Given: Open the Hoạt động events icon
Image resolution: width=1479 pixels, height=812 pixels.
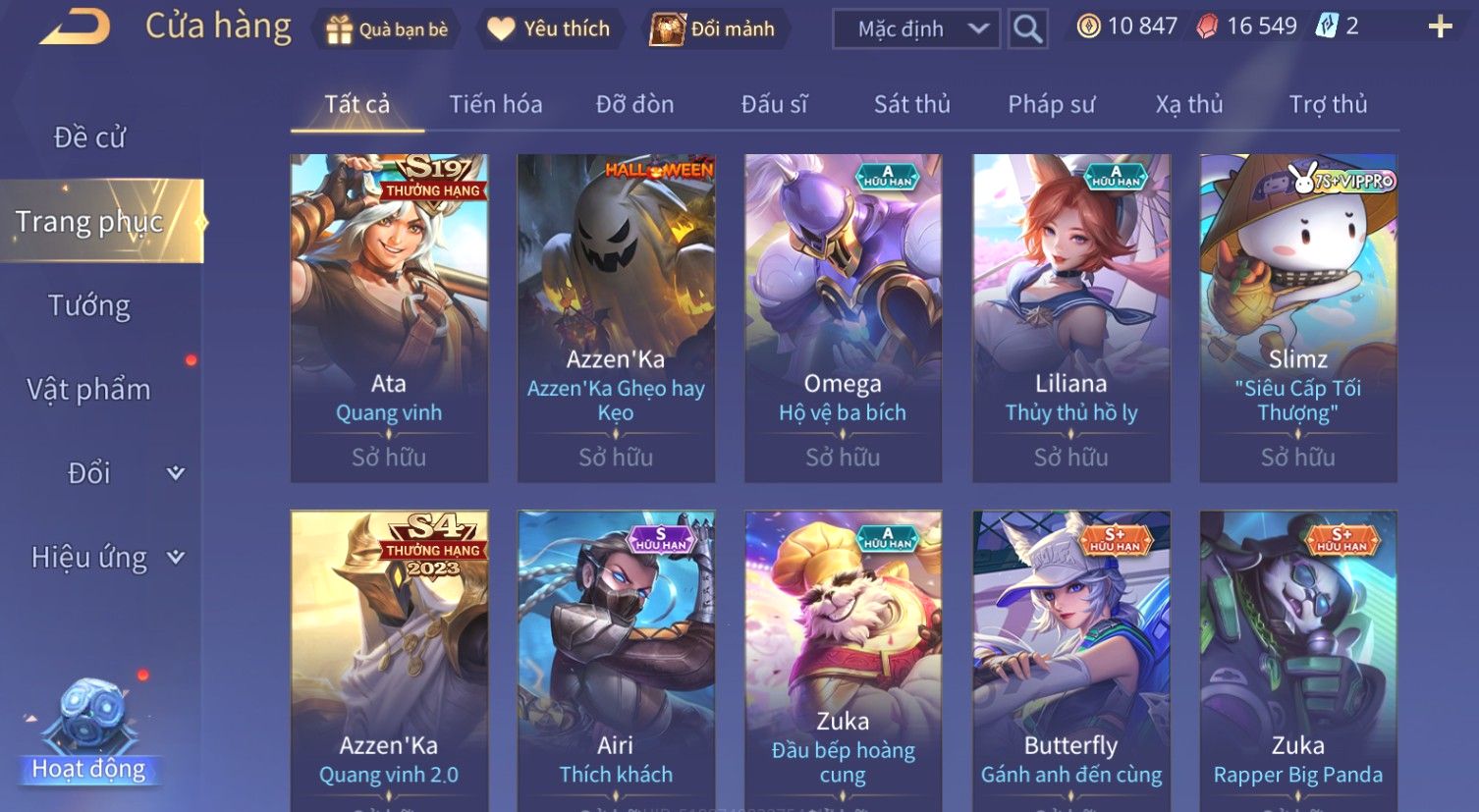Looking at the screenshot, I should (x=89, y=731).
